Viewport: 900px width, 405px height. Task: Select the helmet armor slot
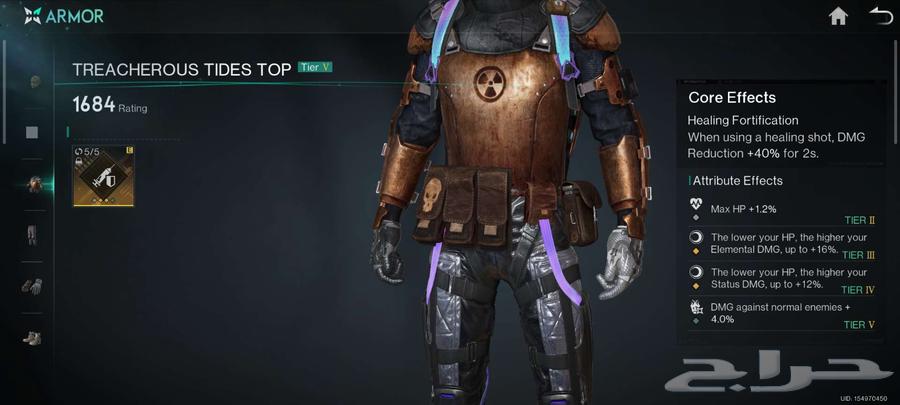pos(33,81)
